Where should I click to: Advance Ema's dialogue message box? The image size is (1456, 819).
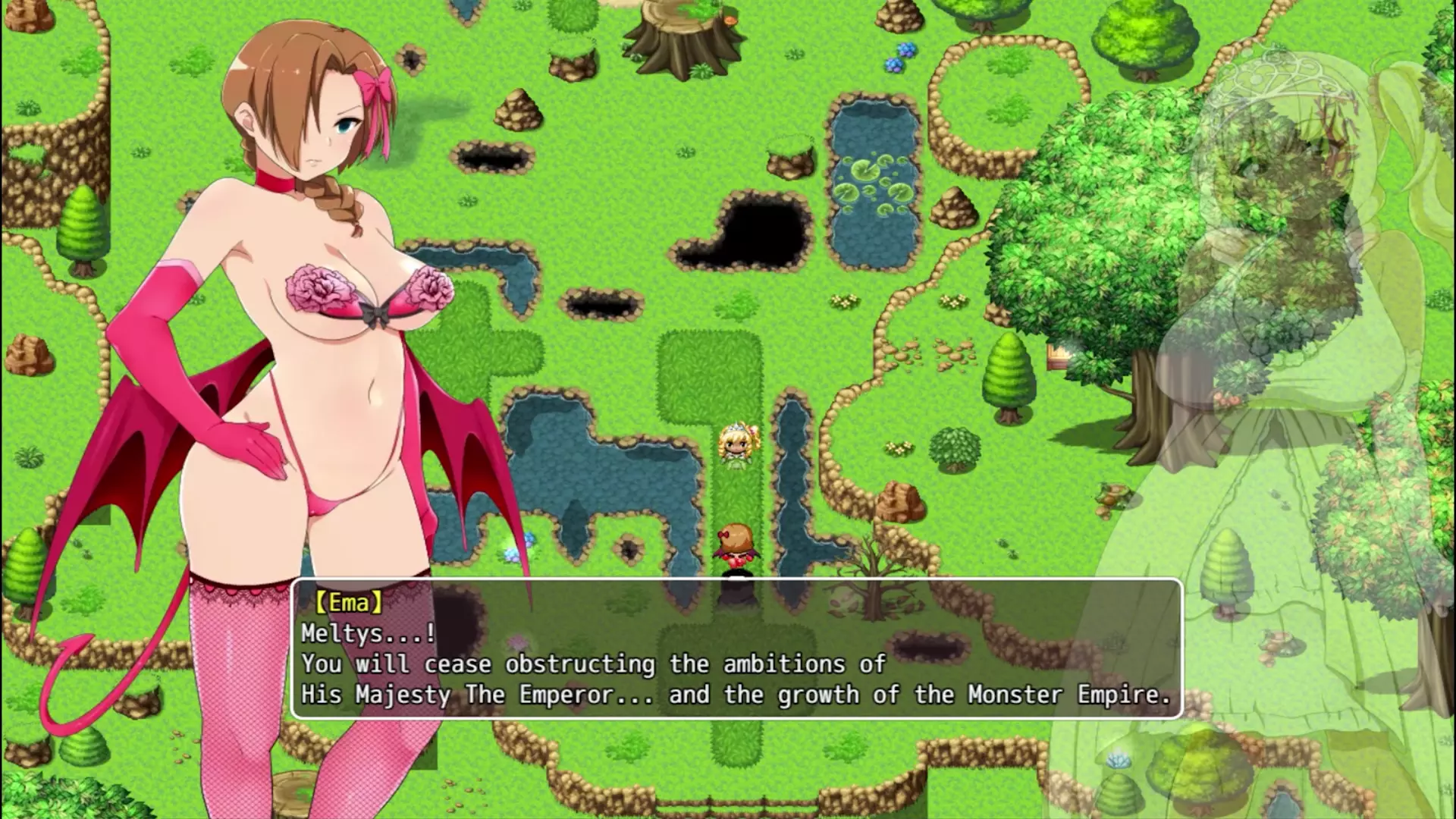coord(736,648)
